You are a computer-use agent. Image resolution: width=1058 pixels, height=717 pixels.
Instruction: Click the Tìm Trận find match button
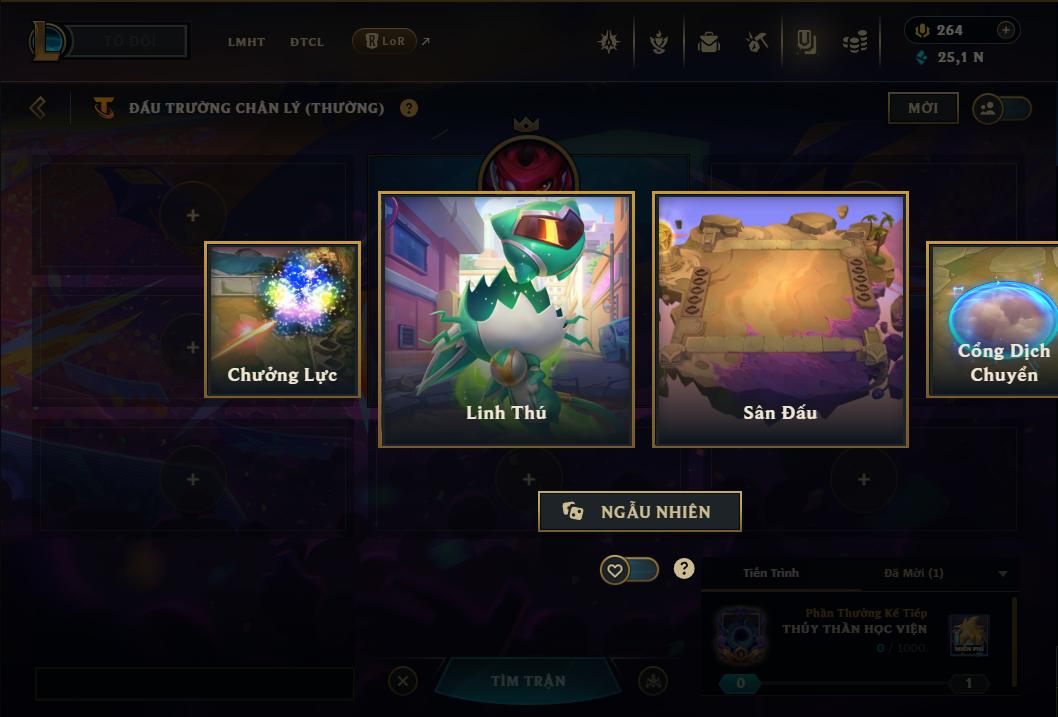tap(528, 681)
